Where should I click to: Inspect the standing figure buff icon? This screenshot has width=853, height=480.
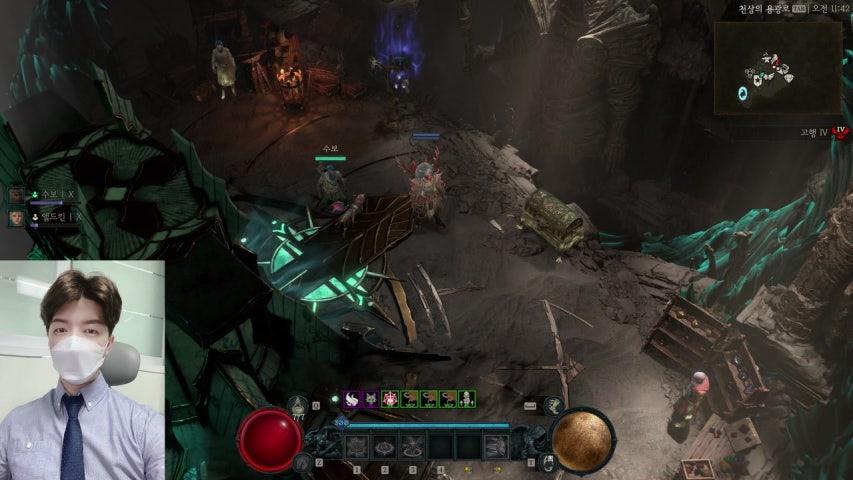465,398
